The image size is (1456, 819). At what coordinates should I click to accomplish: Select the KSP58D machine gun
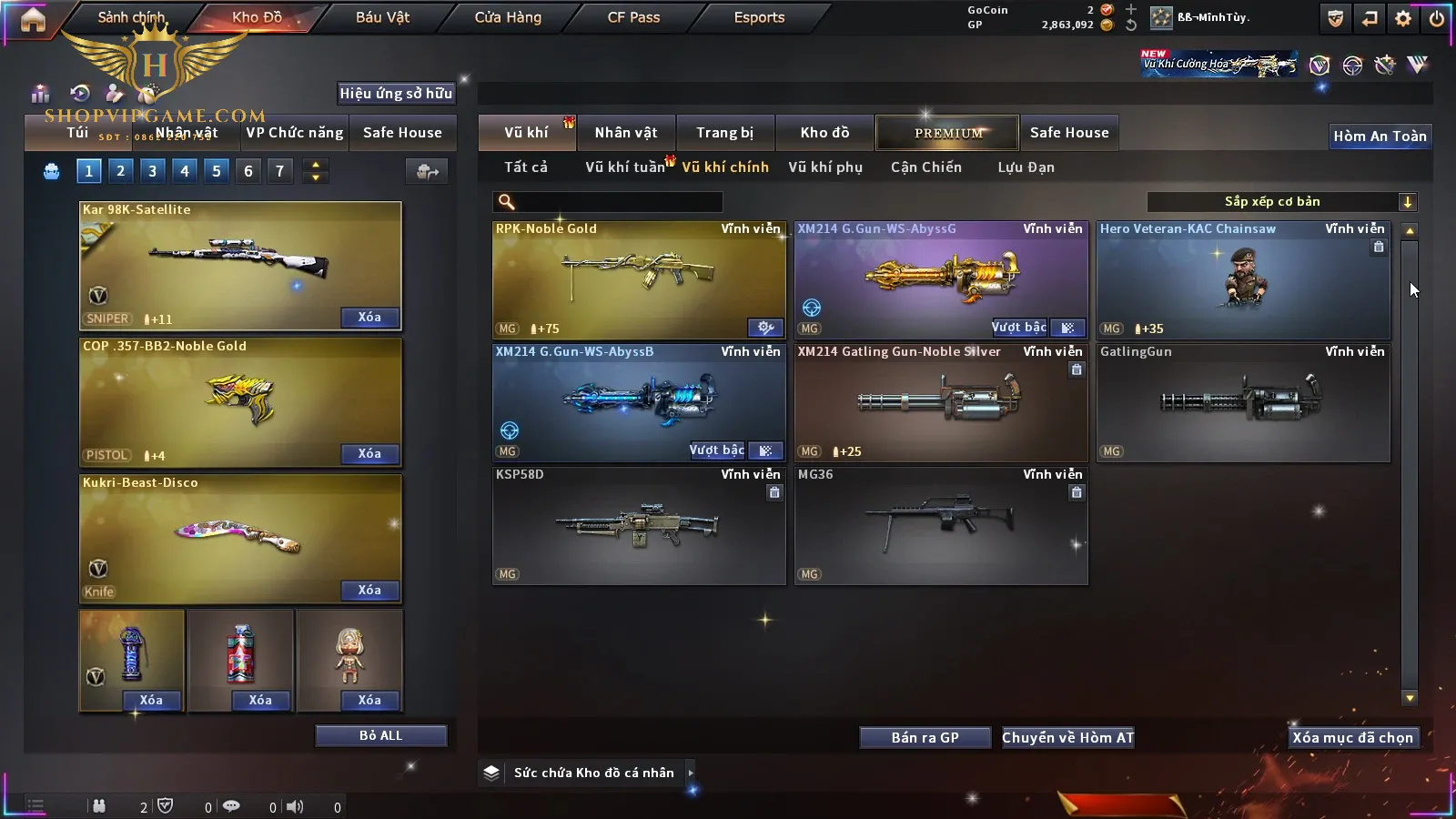638,525
